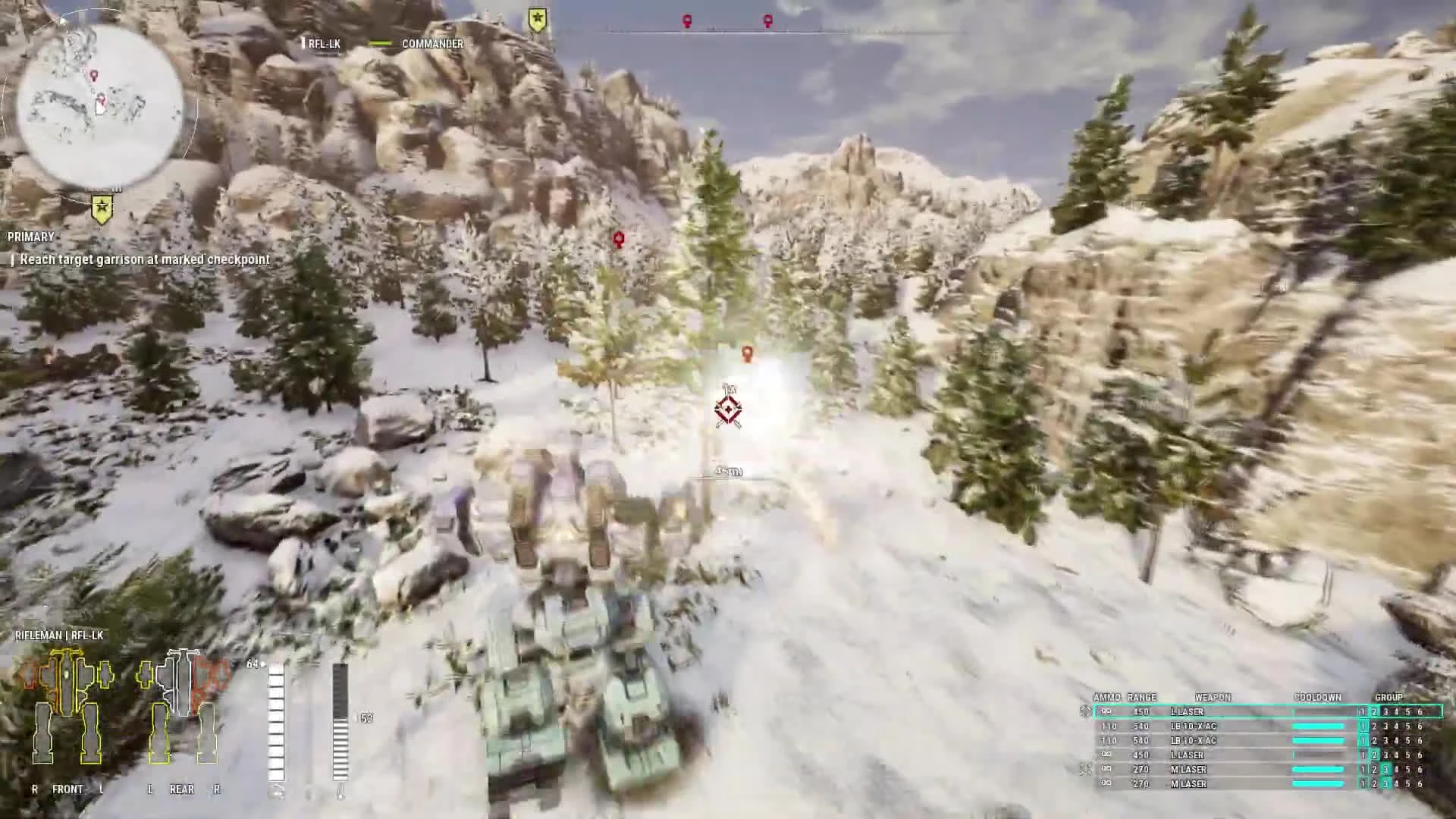Select the red objective marker above the crosshair
This screenshot has height=819, width=1456.
(x=747, y=353)
